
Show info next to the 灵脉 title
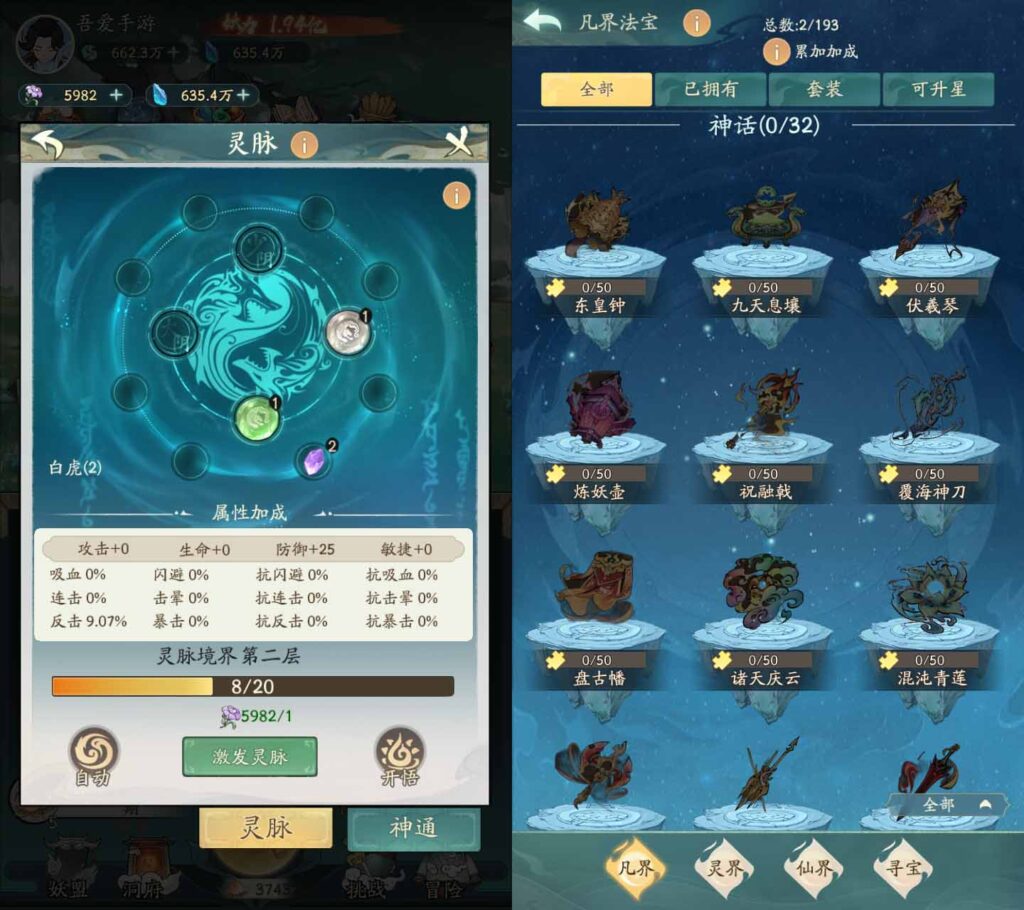304,144
